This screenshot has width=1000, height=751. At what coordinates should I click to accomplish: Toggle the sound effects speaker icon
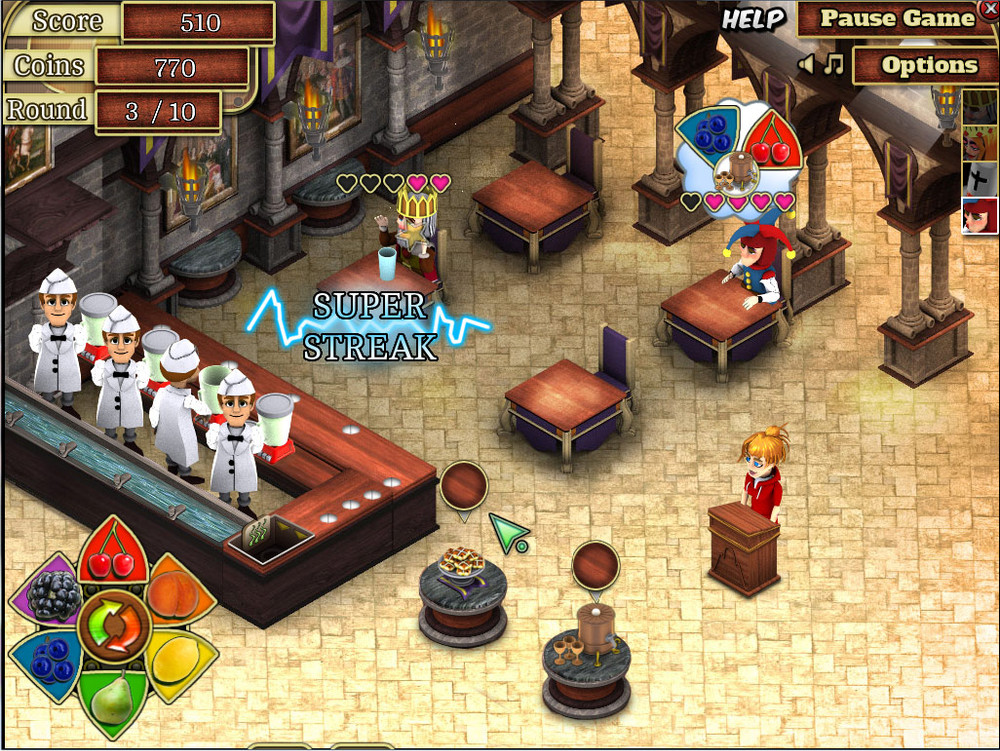(x=806, y=65)
